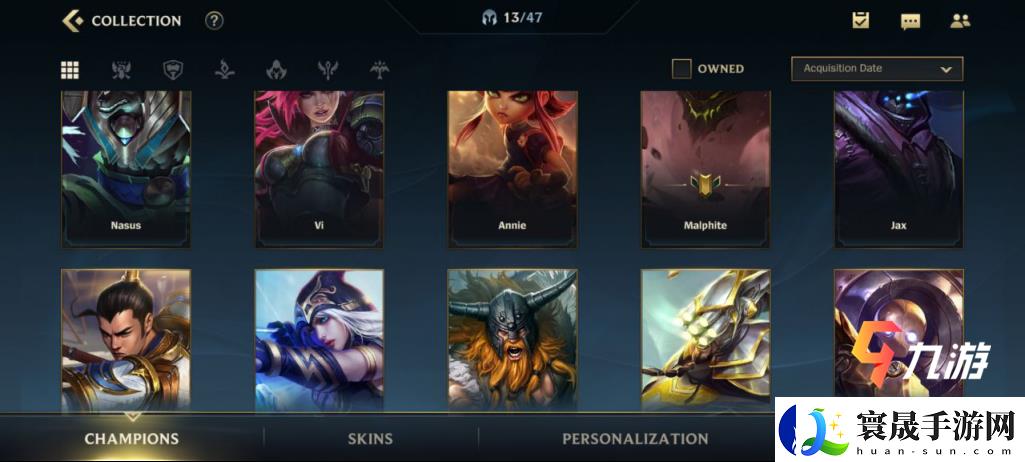Open the Jax champion card

click(898, 168)
